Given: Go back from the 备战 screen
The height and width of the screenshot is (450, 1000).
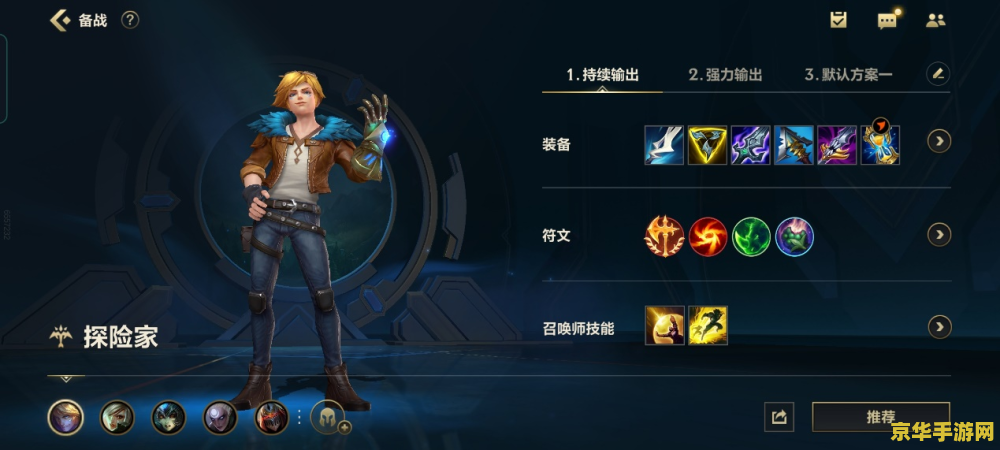Looking at the screenshot, I should pos(60,20).
